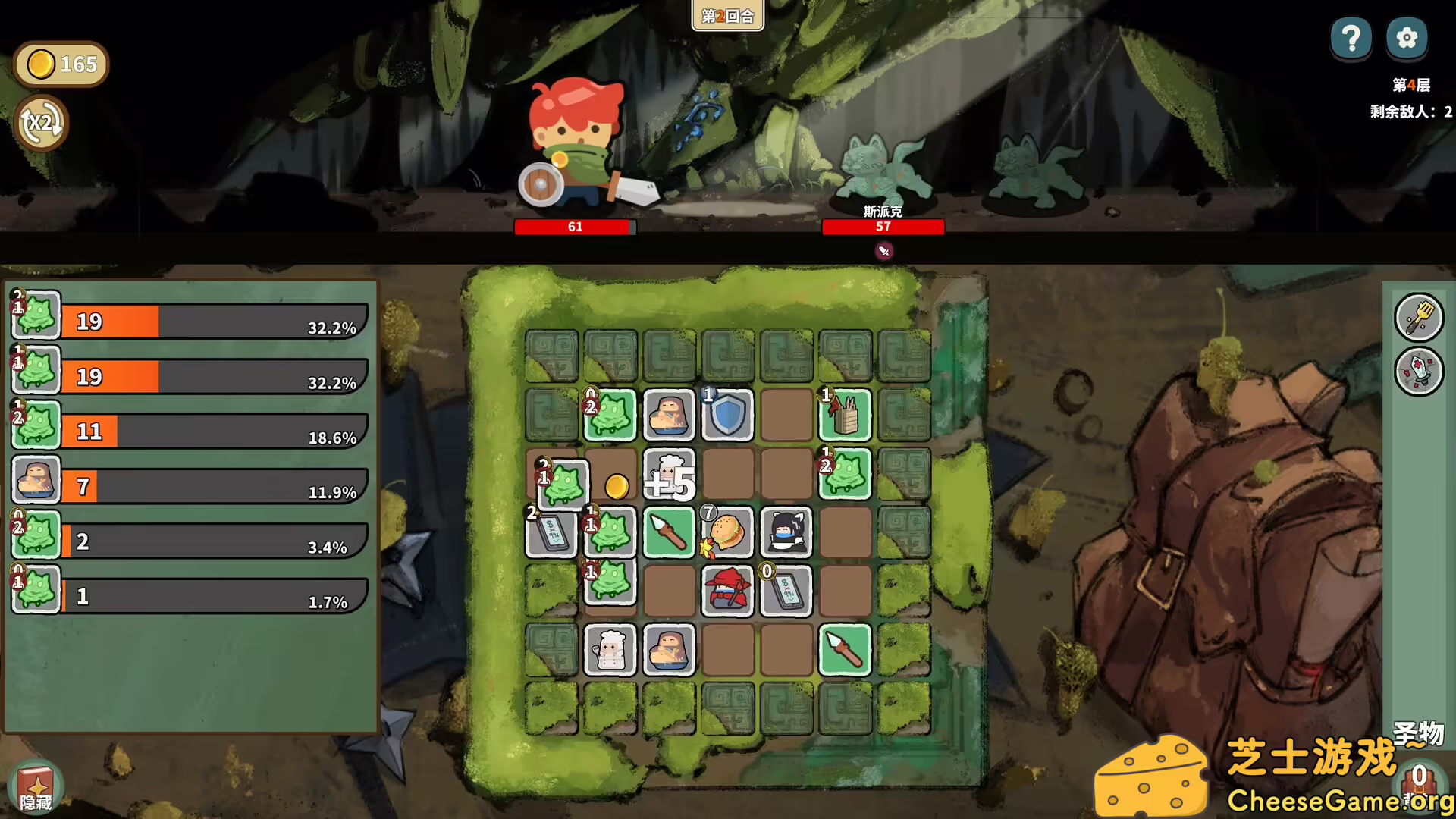Viewport: 1456px width, 819px height.
Task: Select the black ninja cat tile
Action: 786,532
